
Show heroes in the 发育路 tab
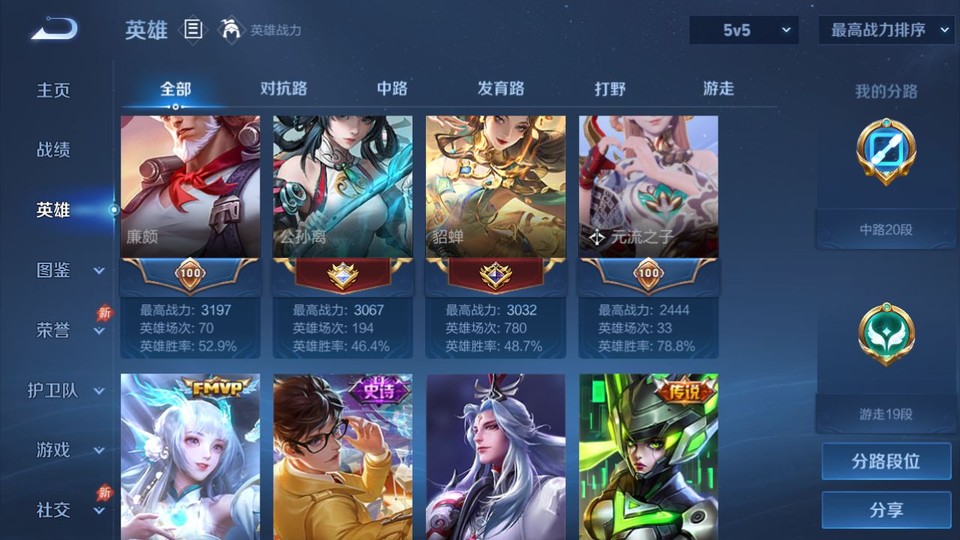500,89
